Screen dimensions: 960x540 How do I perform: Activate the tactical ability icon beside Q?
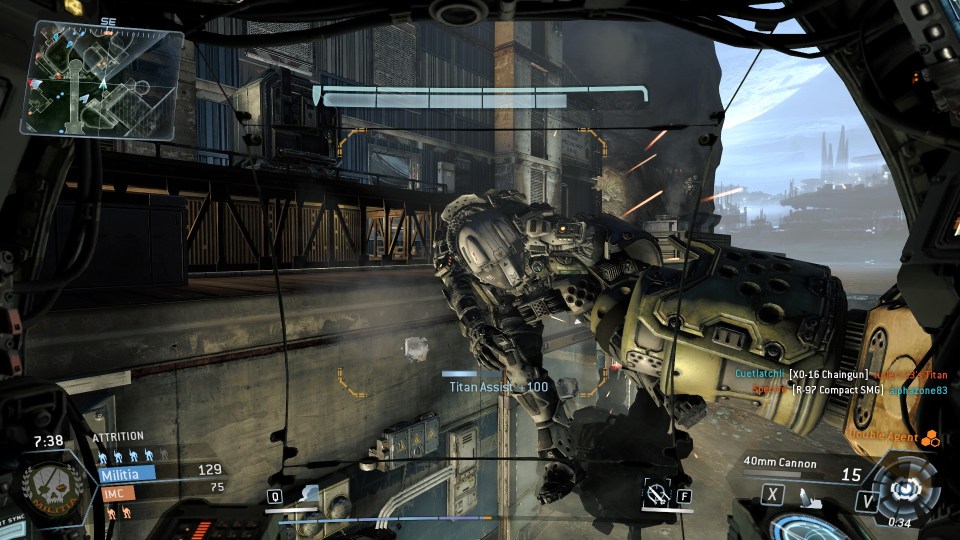coord(307,494)
